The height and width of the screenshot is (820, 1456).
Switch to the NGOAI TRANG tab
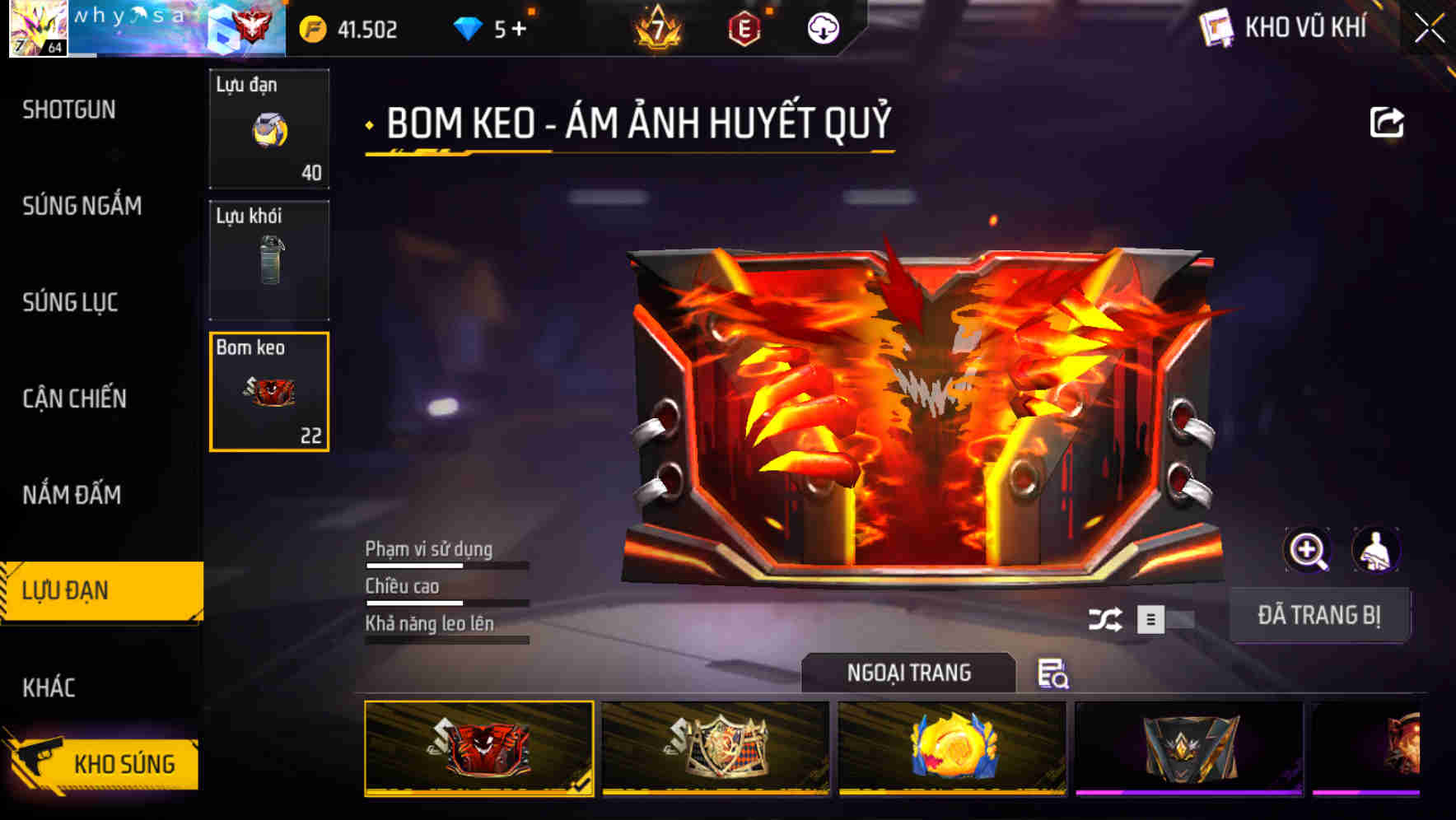click(x=911, y=673)
